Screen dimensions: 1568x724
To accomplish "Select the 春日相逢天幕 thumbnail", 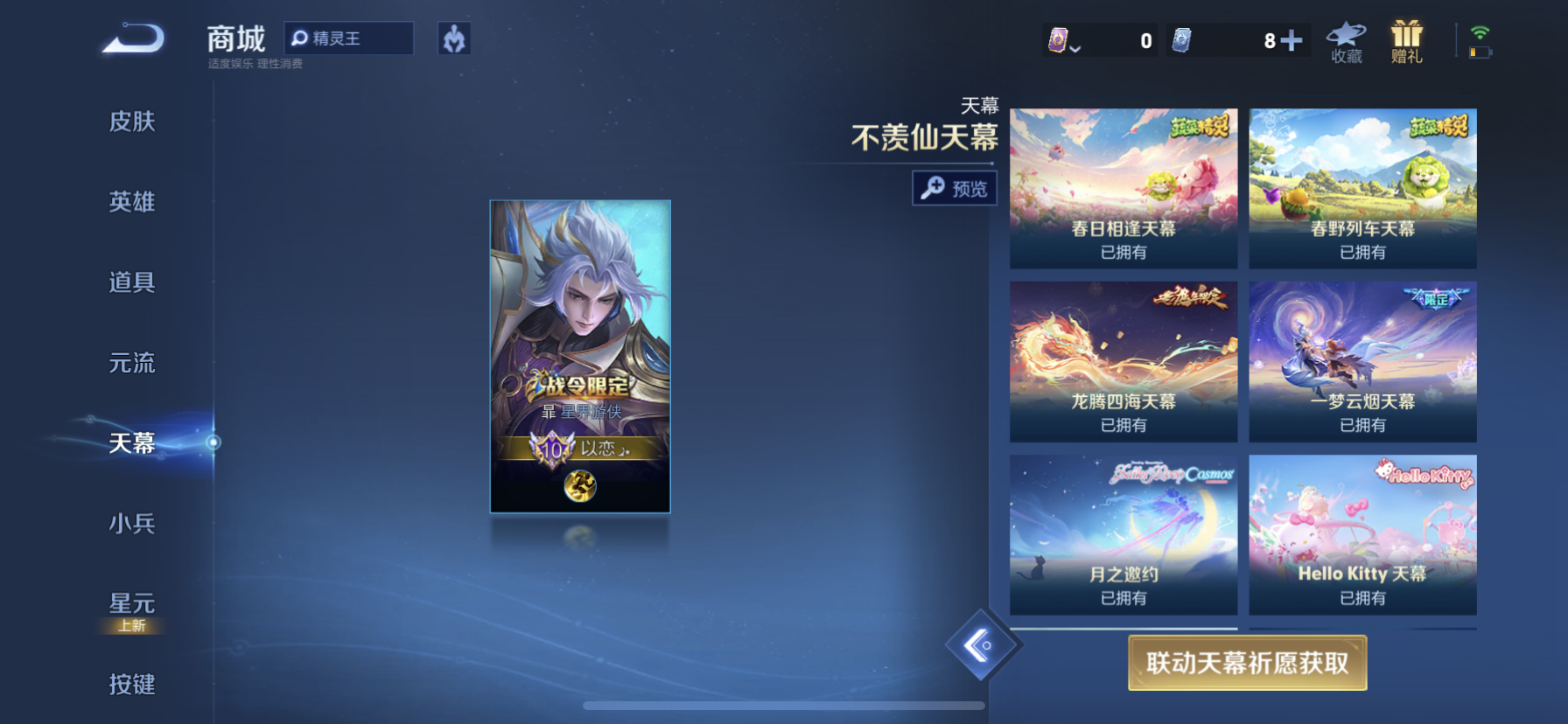I will point(1123,188).
